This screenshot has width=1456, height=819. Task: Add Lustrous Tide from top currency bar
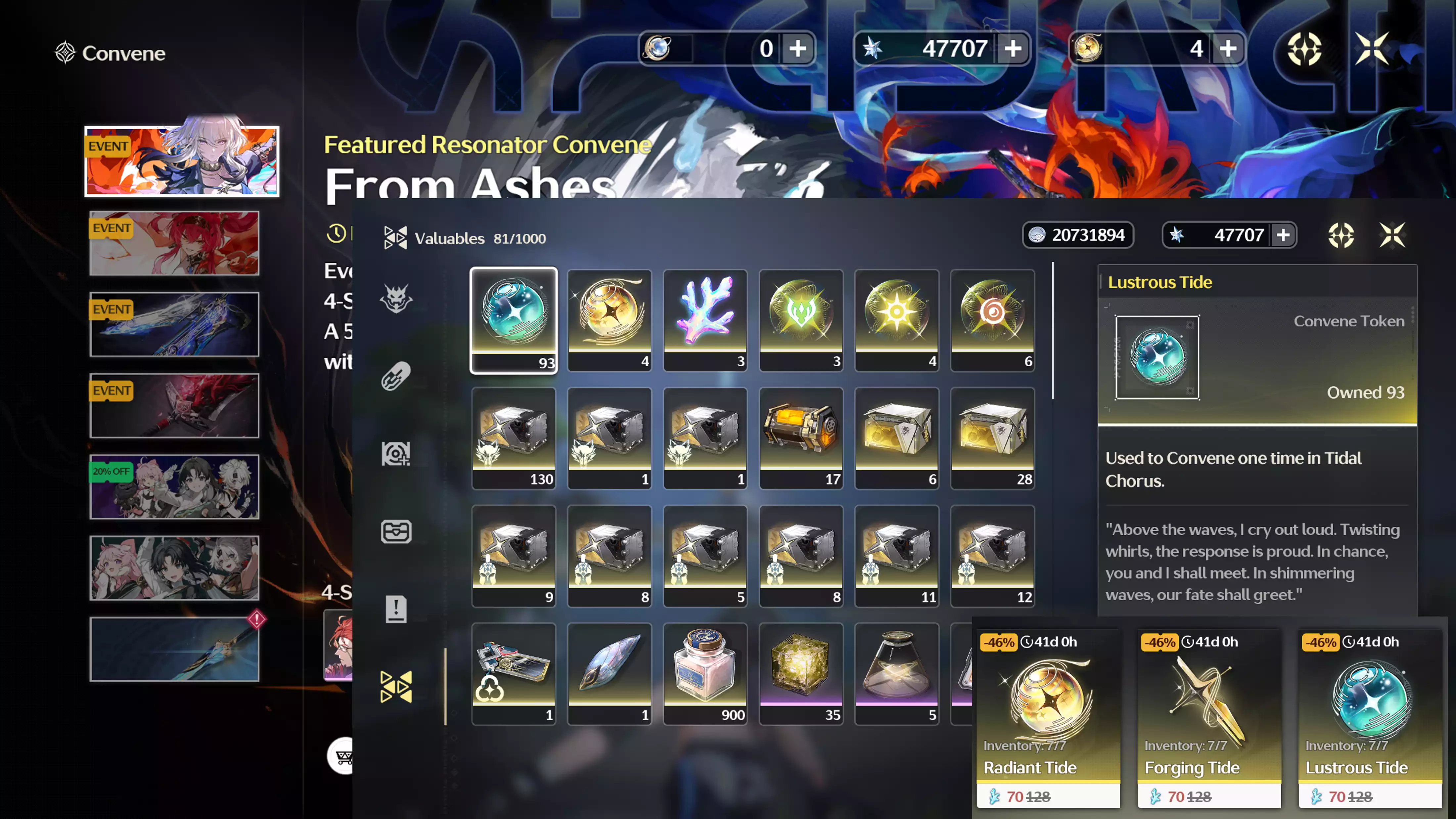(797, 49)
